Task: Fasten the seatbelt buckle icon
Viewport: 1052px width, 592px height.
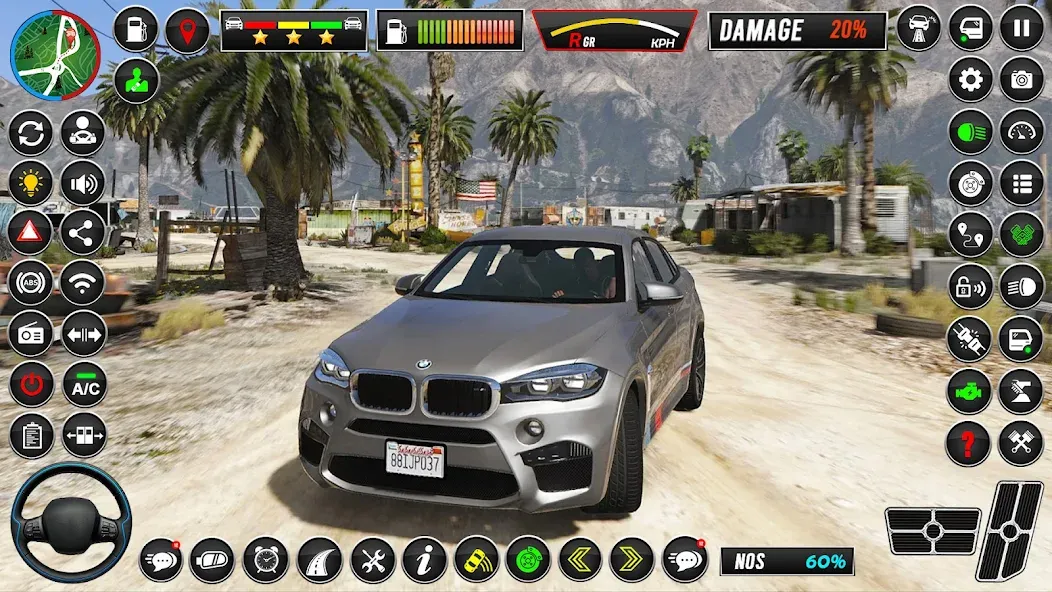Action: 968,338
